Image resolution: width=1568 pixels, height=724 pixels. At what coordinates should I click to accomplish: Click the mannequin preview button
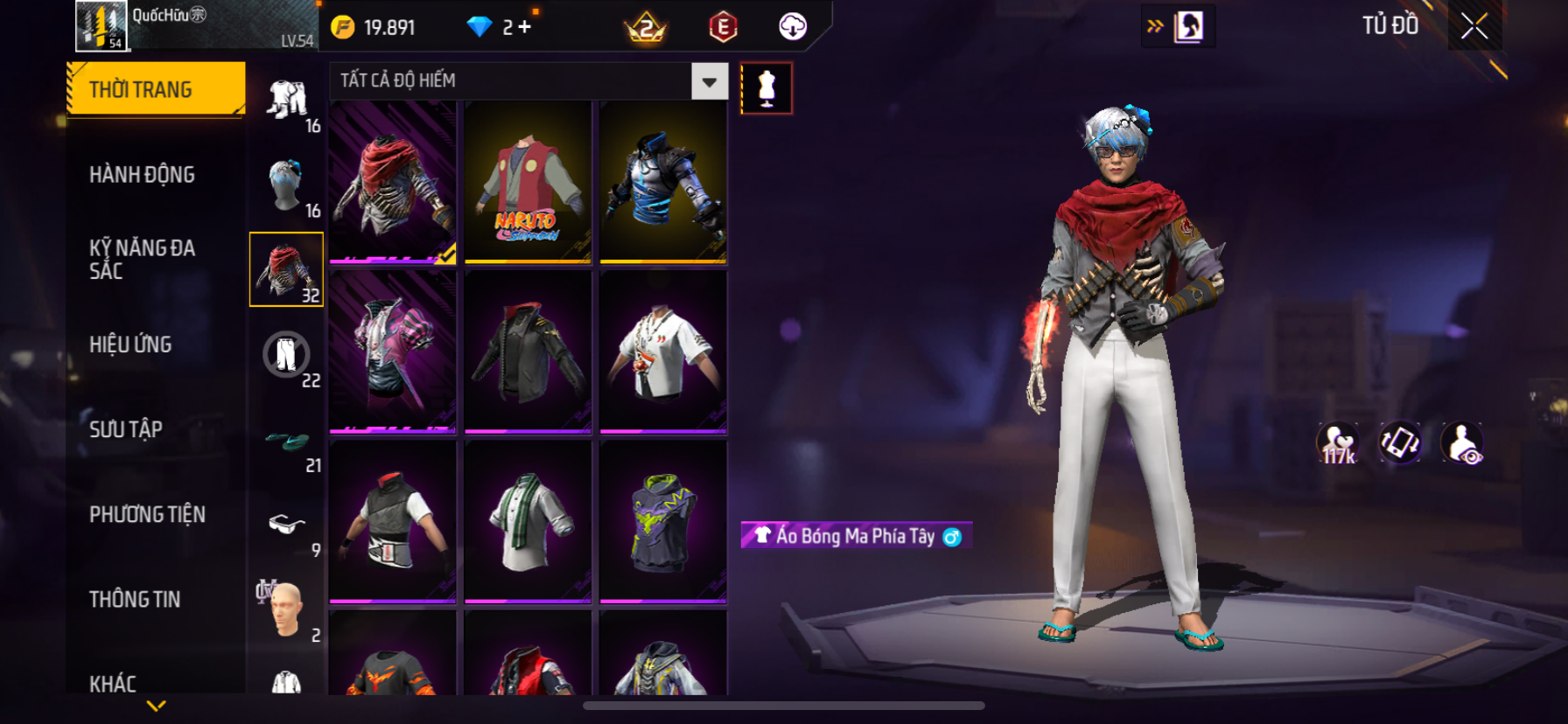pos(766,88)
